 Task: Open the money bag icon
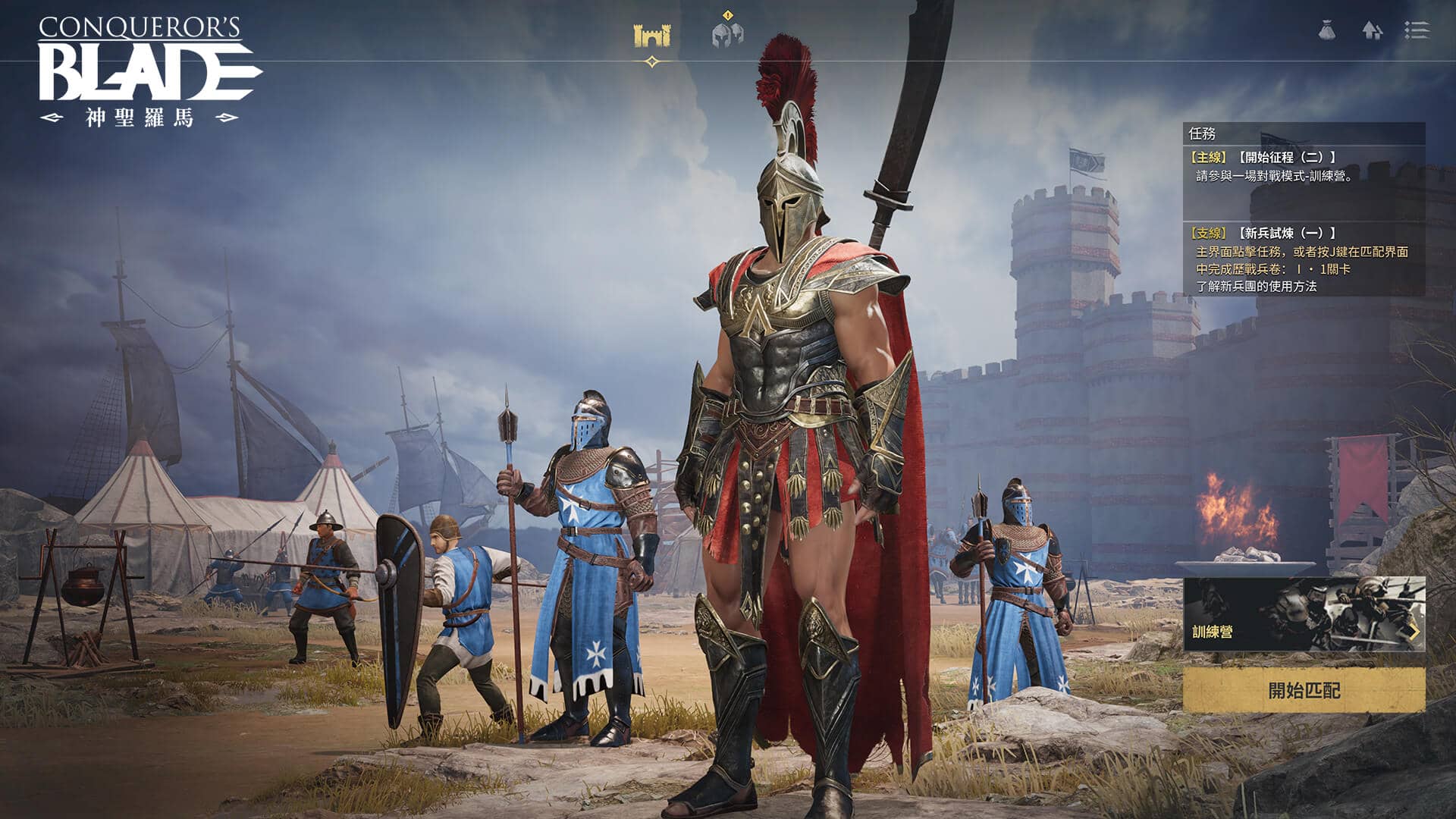(1326, 30)
